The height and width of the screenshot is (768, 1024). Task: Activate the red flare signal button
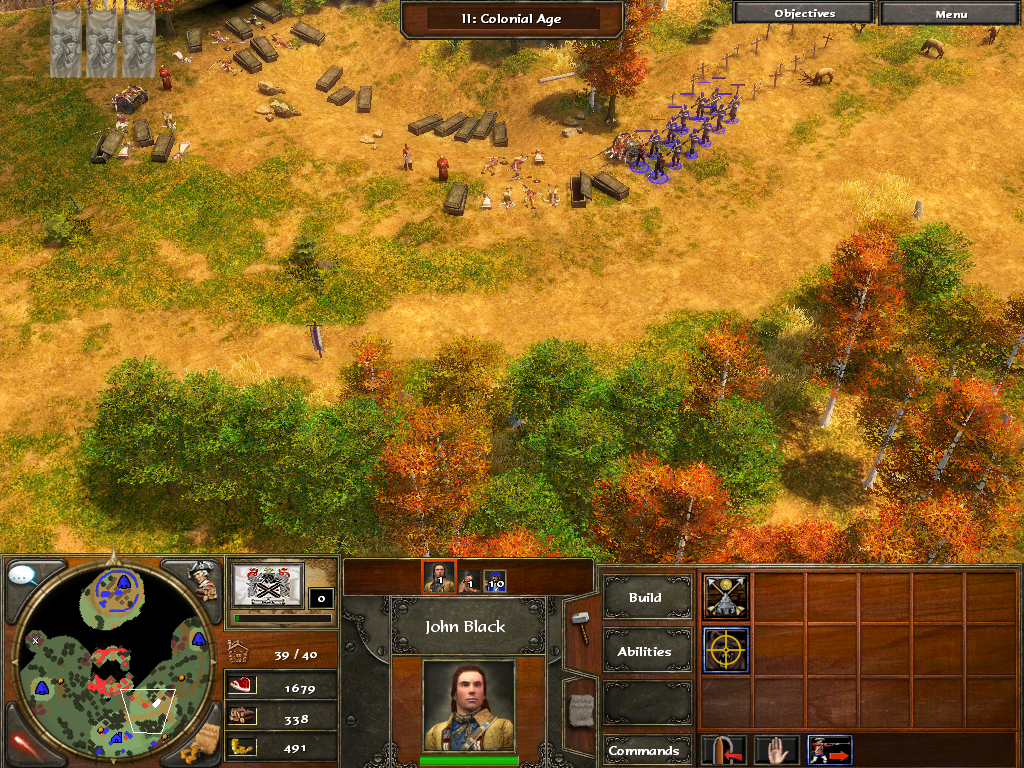[24, 744]
